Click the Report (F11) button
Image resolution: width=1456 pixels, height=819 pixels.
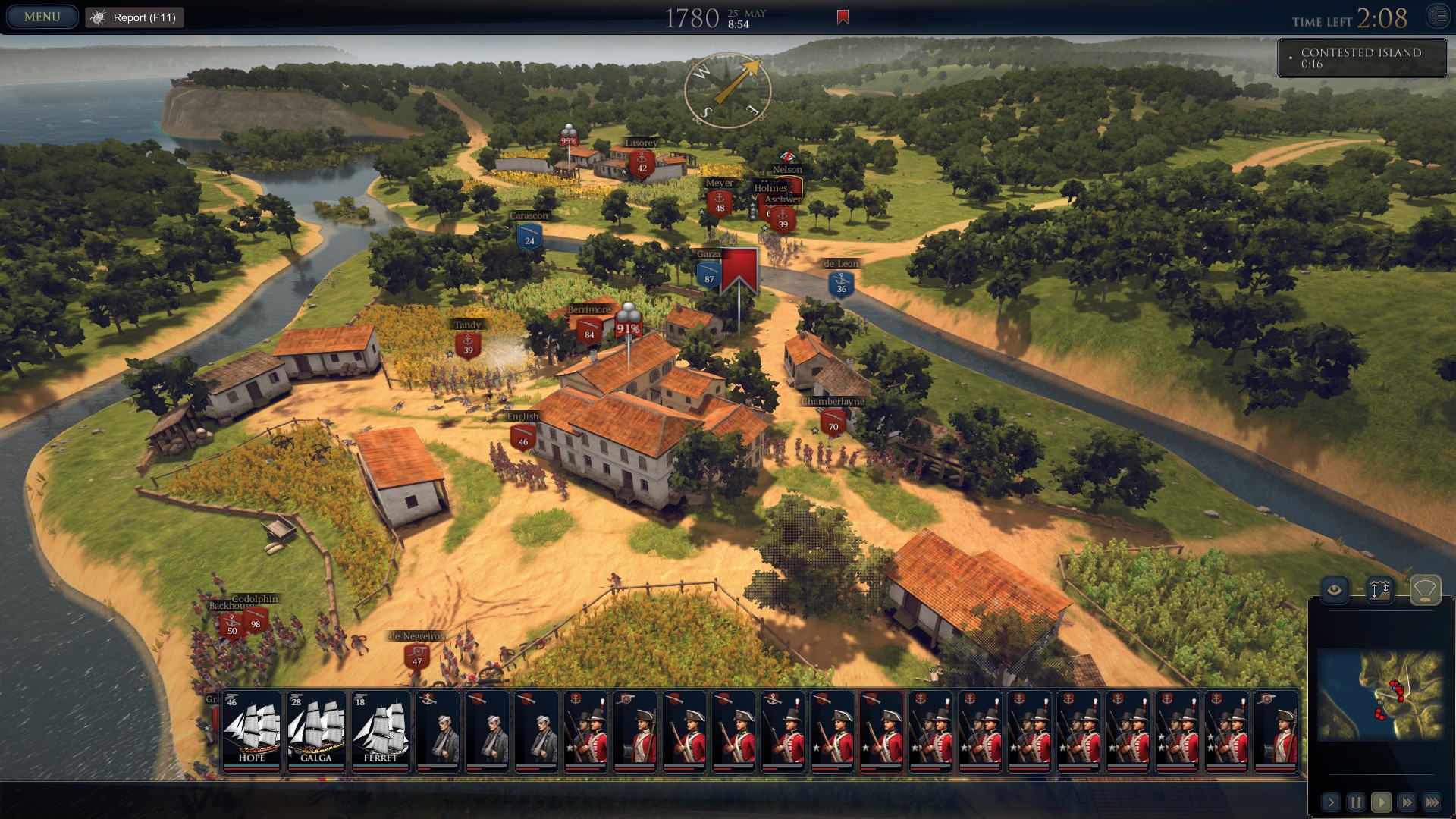click(134, 17)
